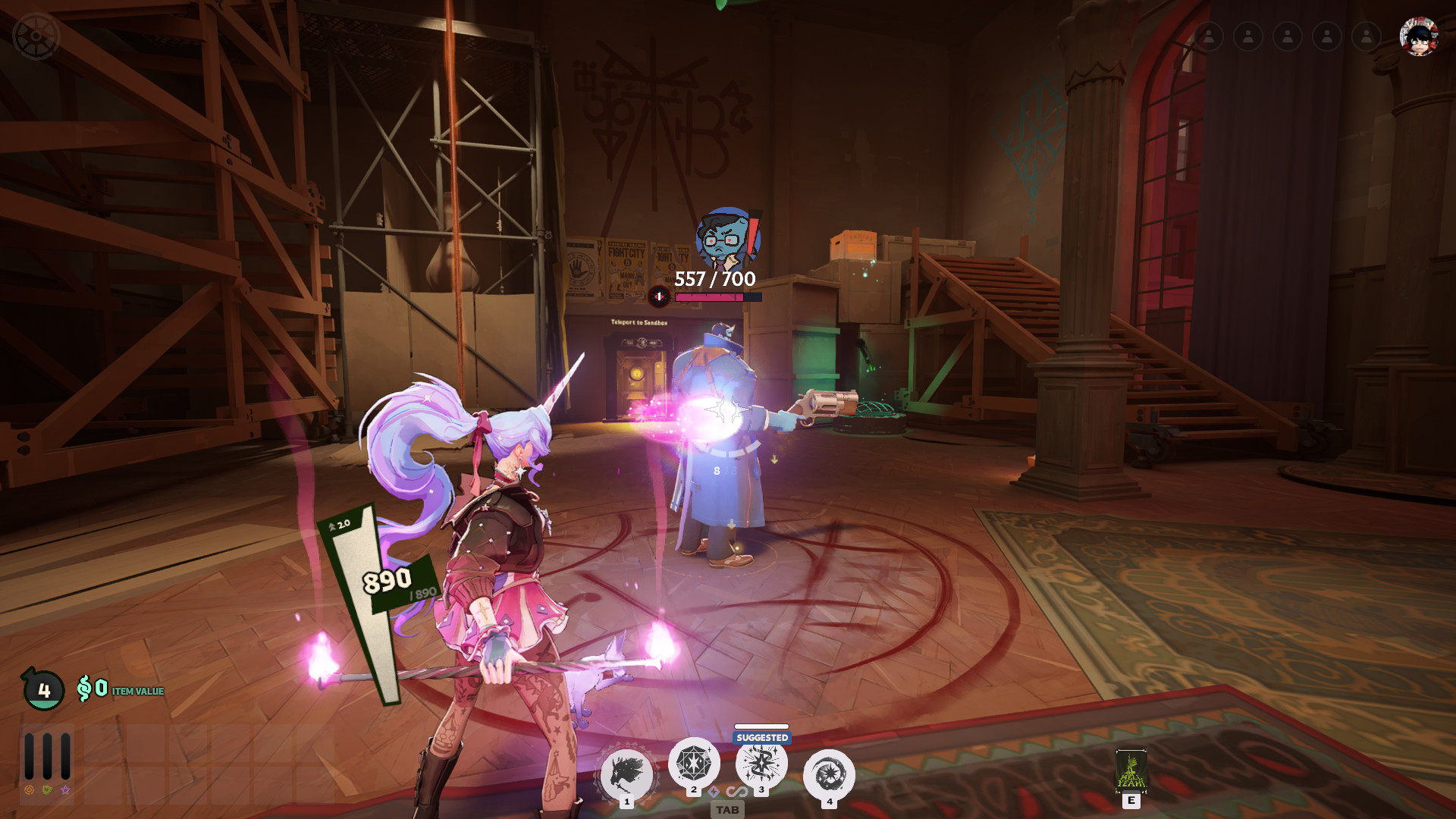Select the green heart shield stat icon
Viewport: 1456px width, 819px height.
click(47, 790)
